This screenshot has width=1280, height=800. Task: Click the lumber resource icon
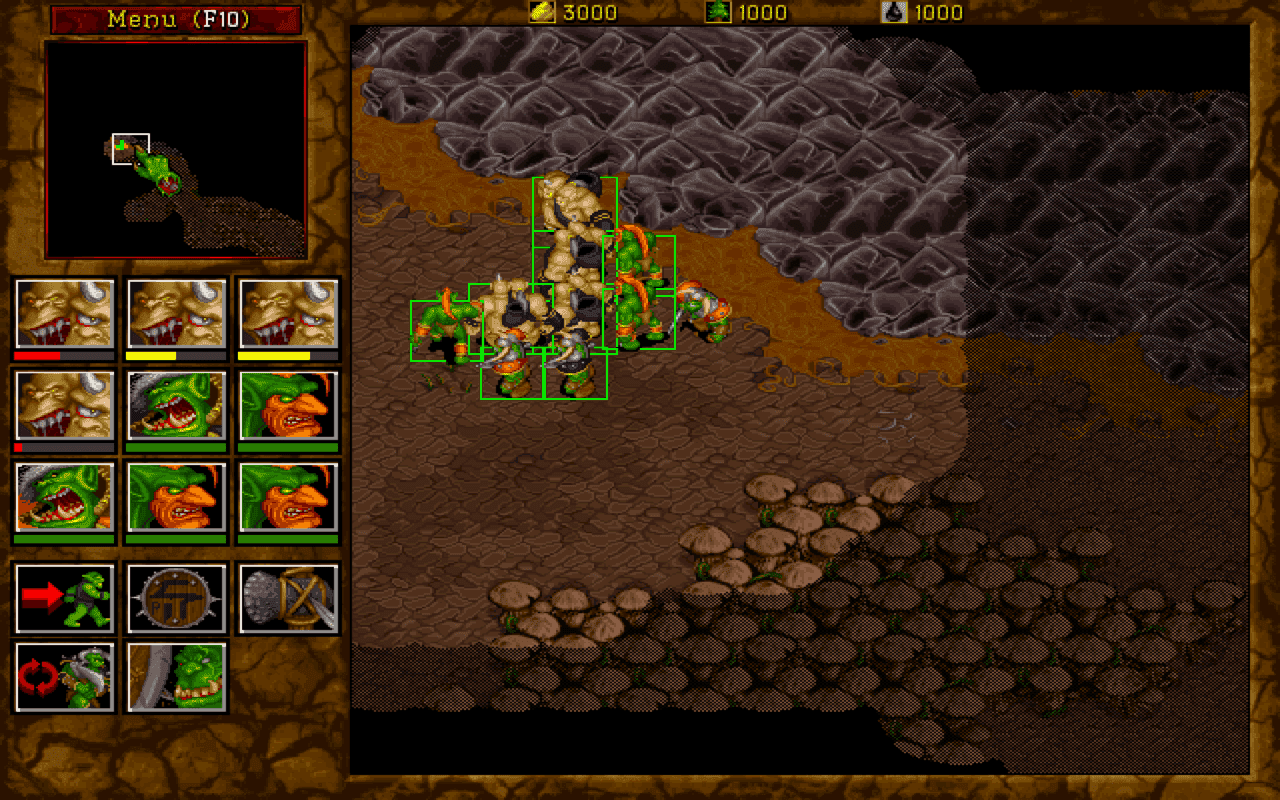click(x=717, y=12)
